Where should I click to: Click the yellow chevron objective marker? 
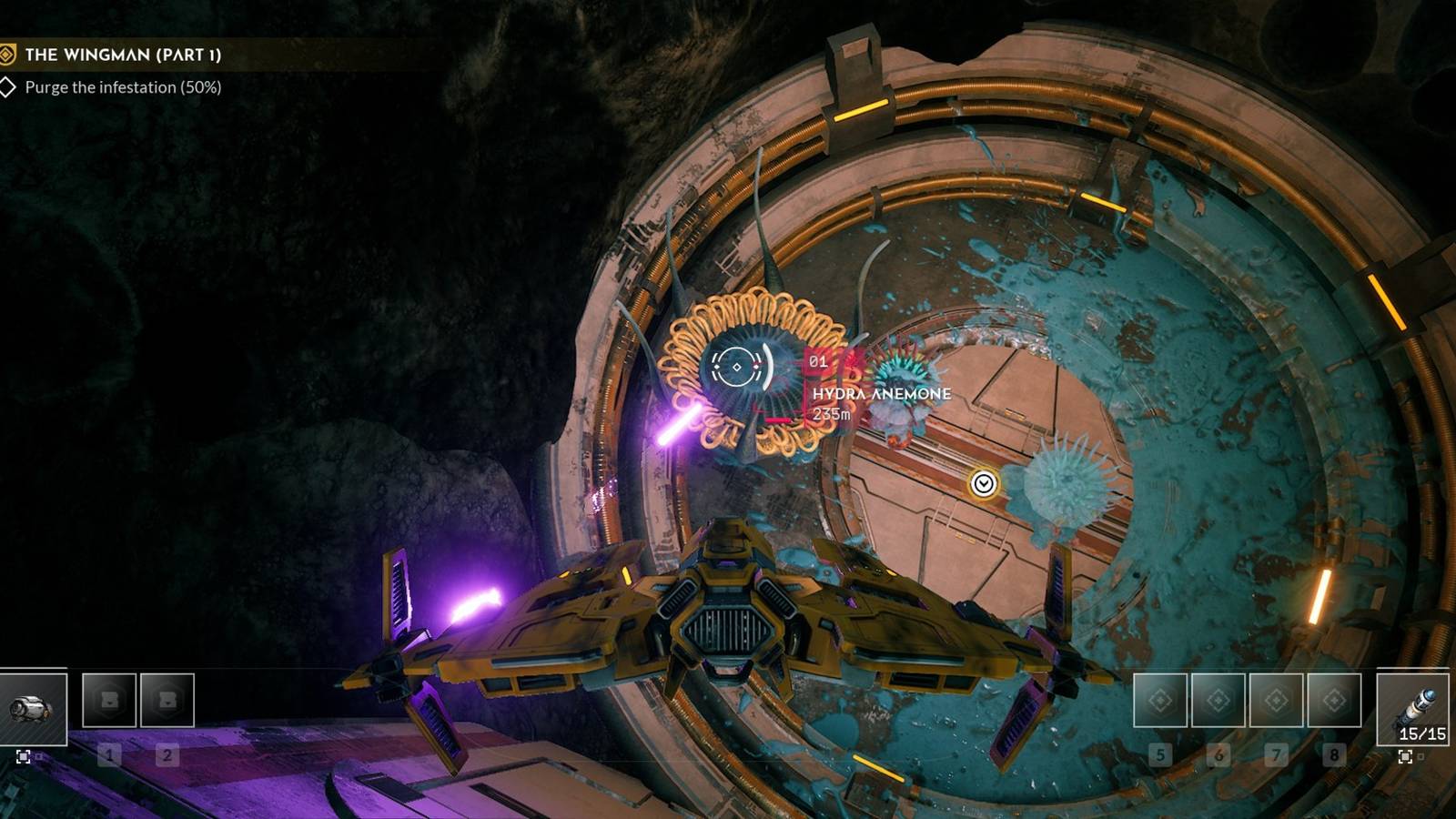(x=983, y=483)
